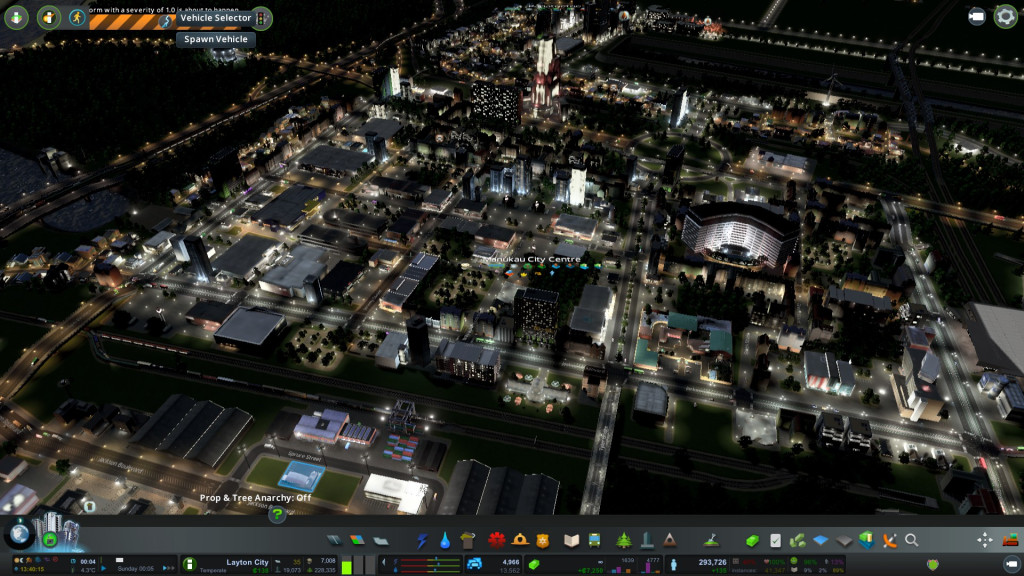Toggle the simulation play button

49,539
